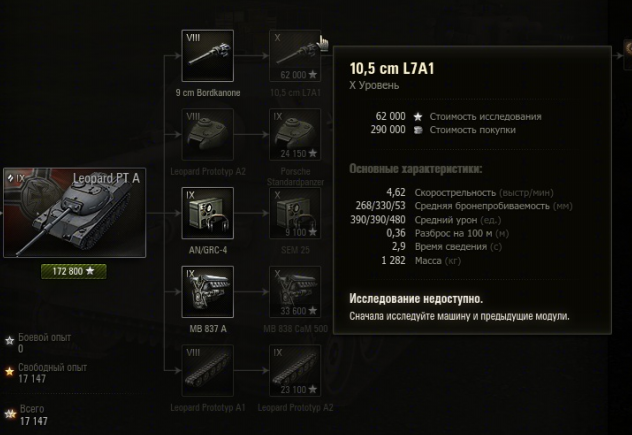Image resolution: width=632 pixels, height=435 pixels.
Task: Pick the MB 838 CaM 500 engine module
Action: tap(295, 291)
